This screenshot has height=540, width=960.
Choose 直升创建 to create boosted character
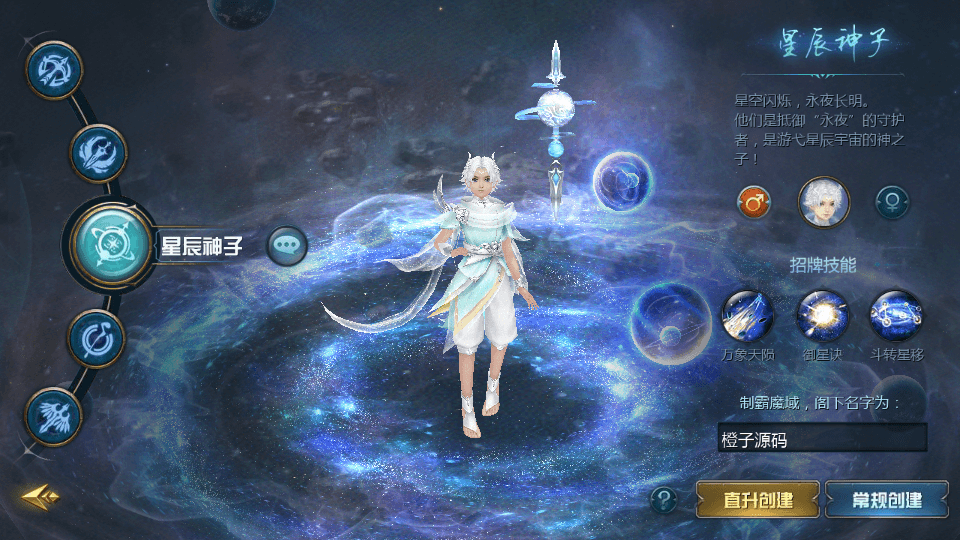758,499
